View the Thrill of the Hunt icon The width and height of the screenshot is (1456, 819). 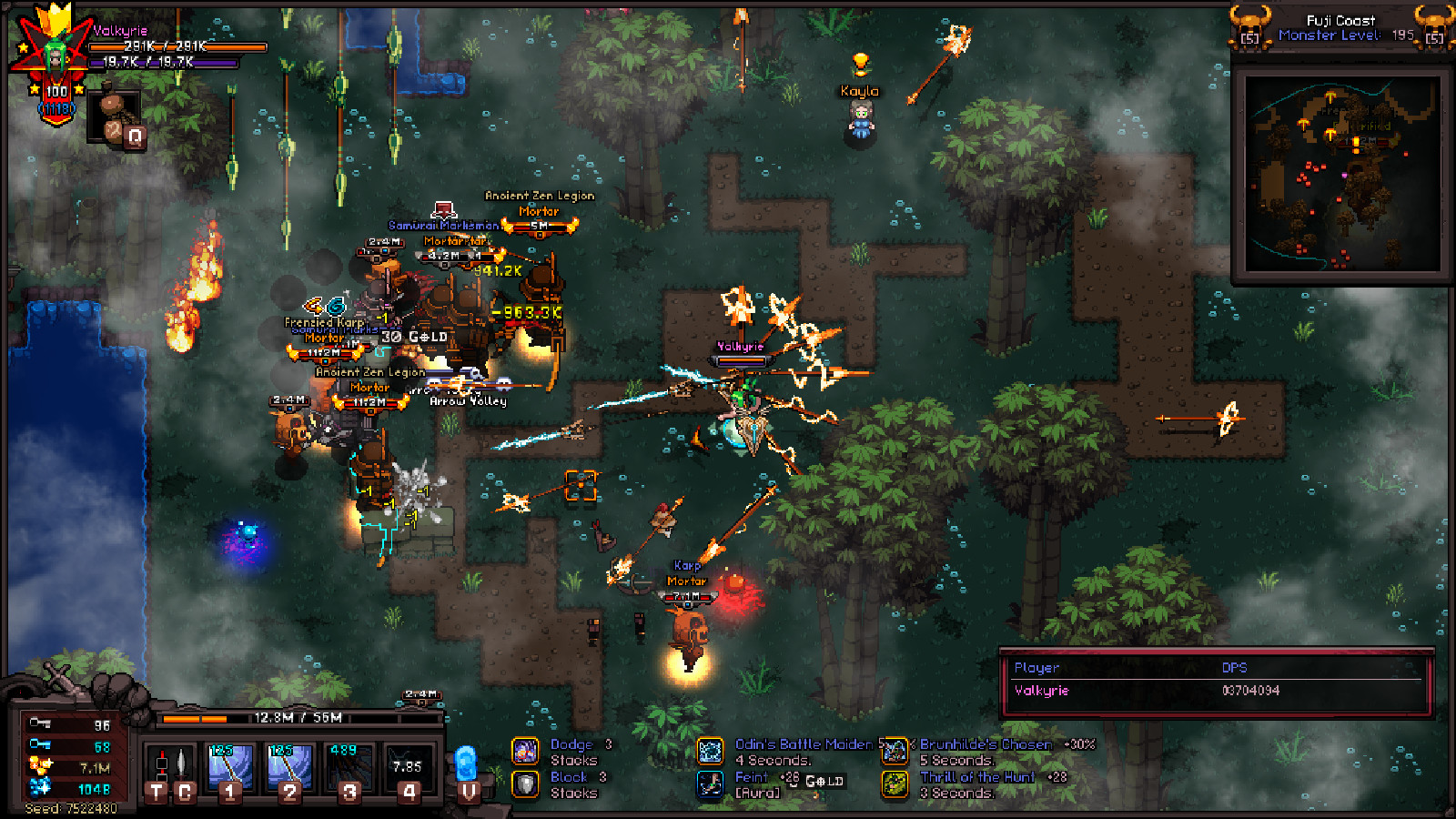895,784
